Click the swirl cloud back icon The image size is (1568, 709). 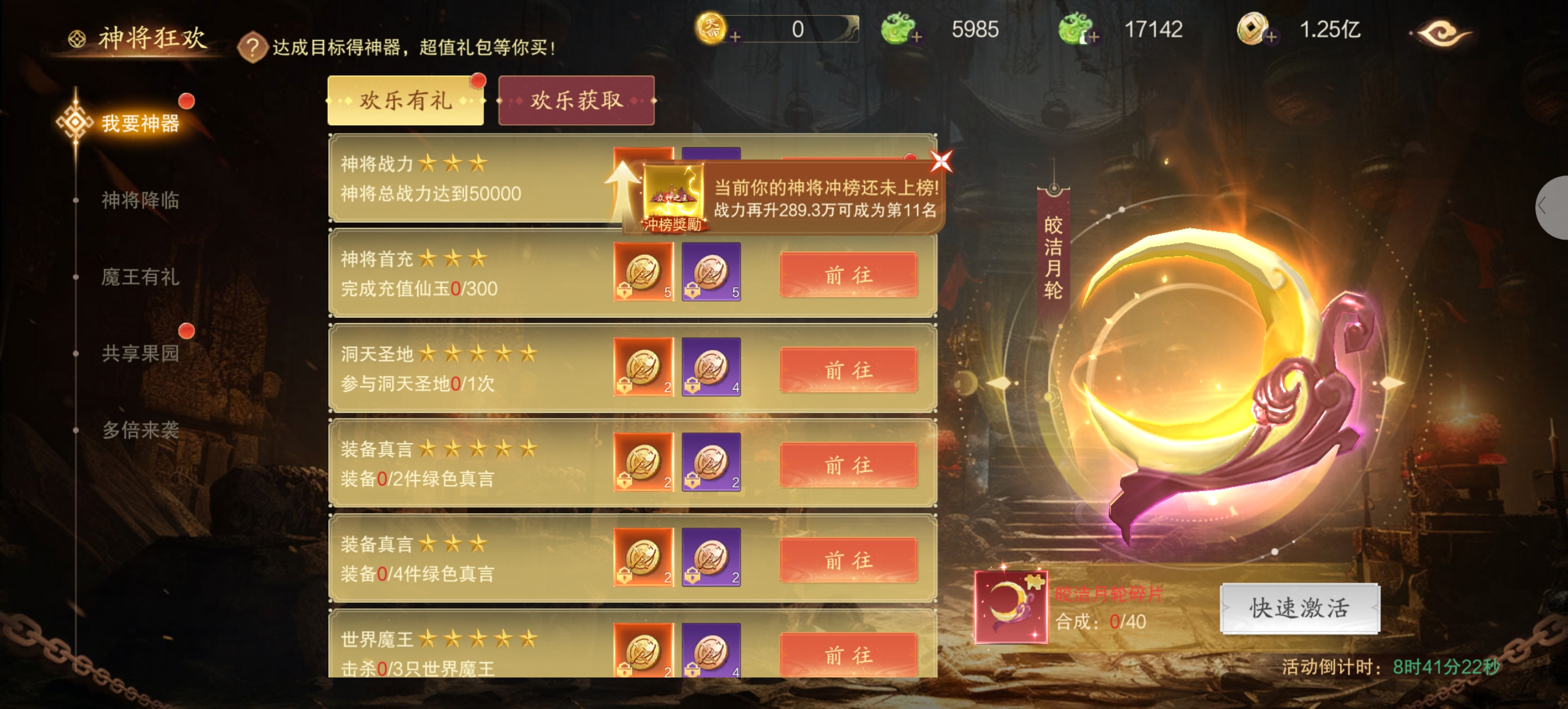pos(1441,32)
